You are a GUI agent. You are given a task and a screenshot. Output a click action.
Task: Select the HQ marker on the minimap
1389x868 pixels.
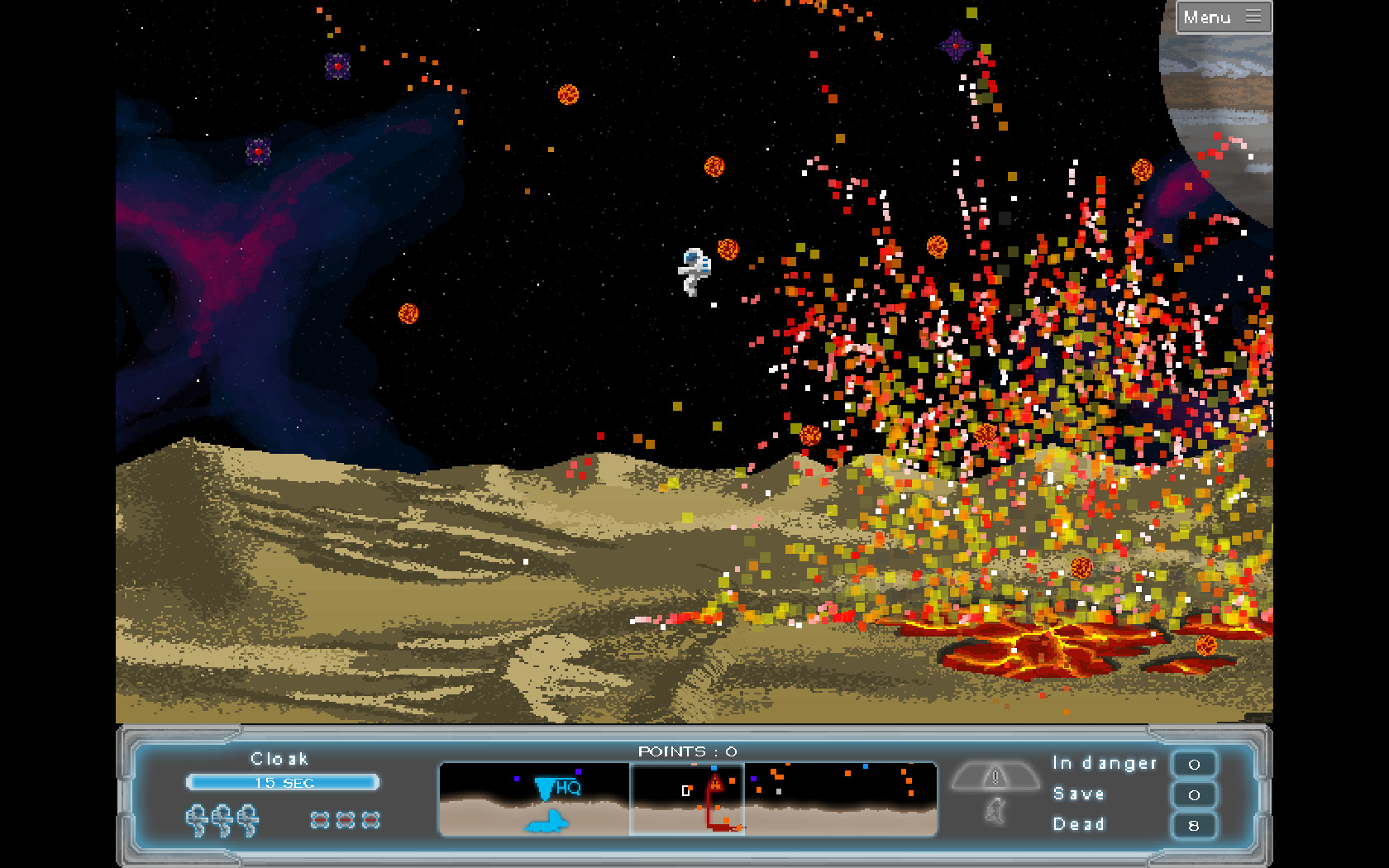click(x=558, y=788)
